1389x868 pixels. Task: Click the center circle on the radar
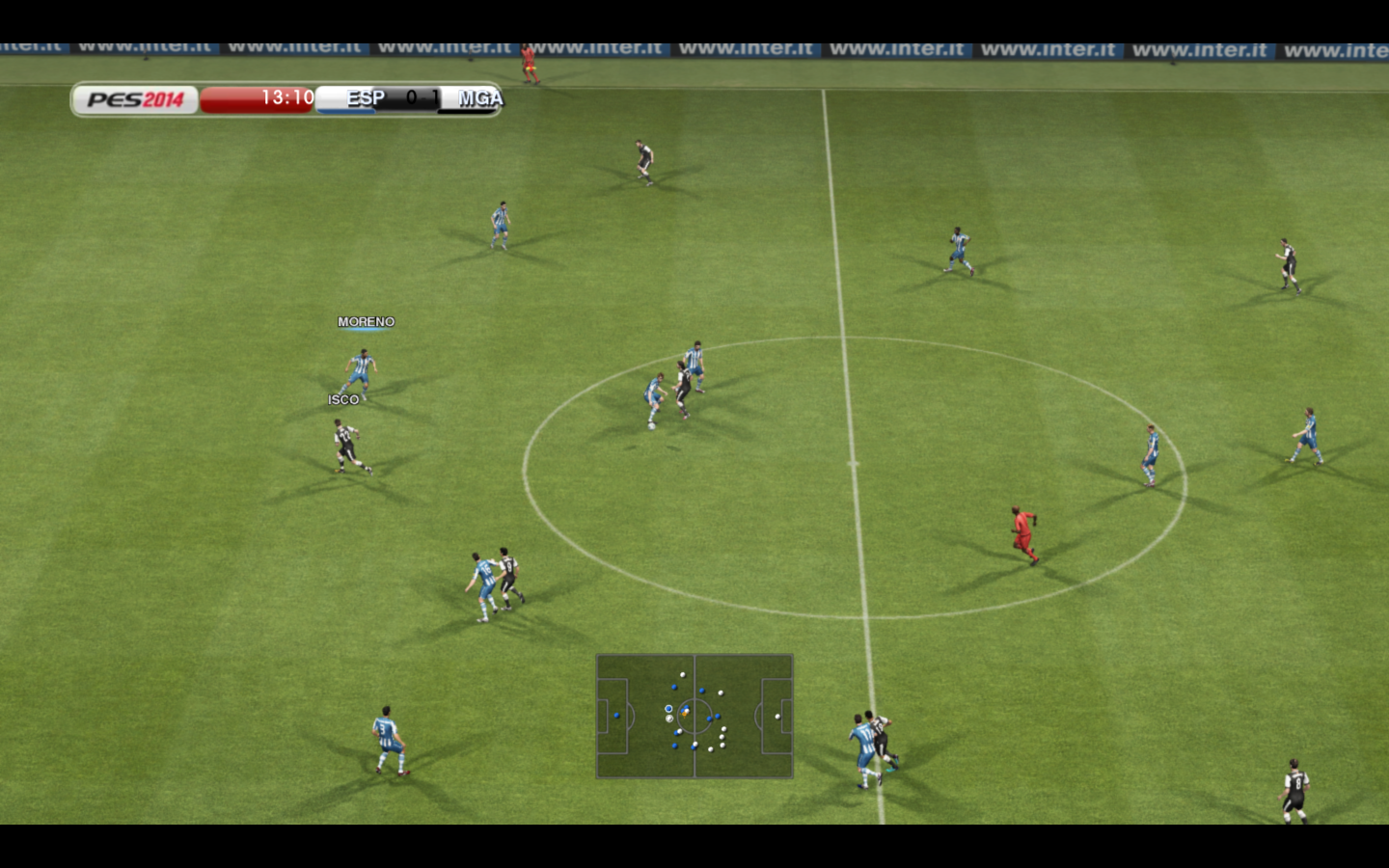coord(694,716)
